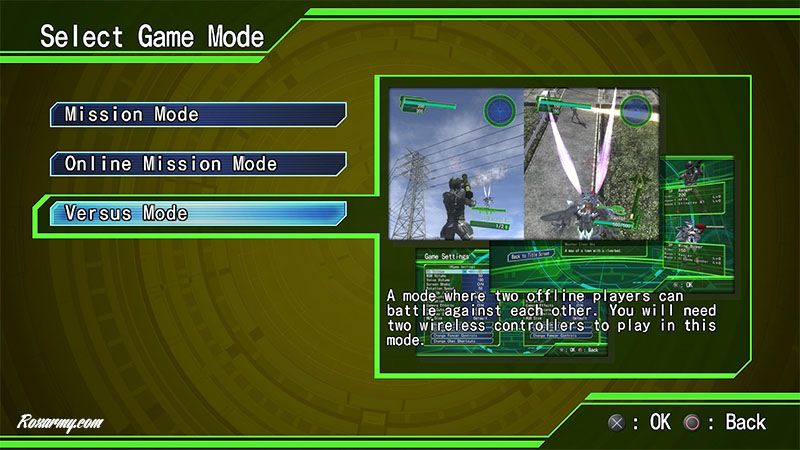The width and height of the screenshot is (800, 450).
Task: Open the highlighted Versus Mode entry
Action: tap(198, 213)
